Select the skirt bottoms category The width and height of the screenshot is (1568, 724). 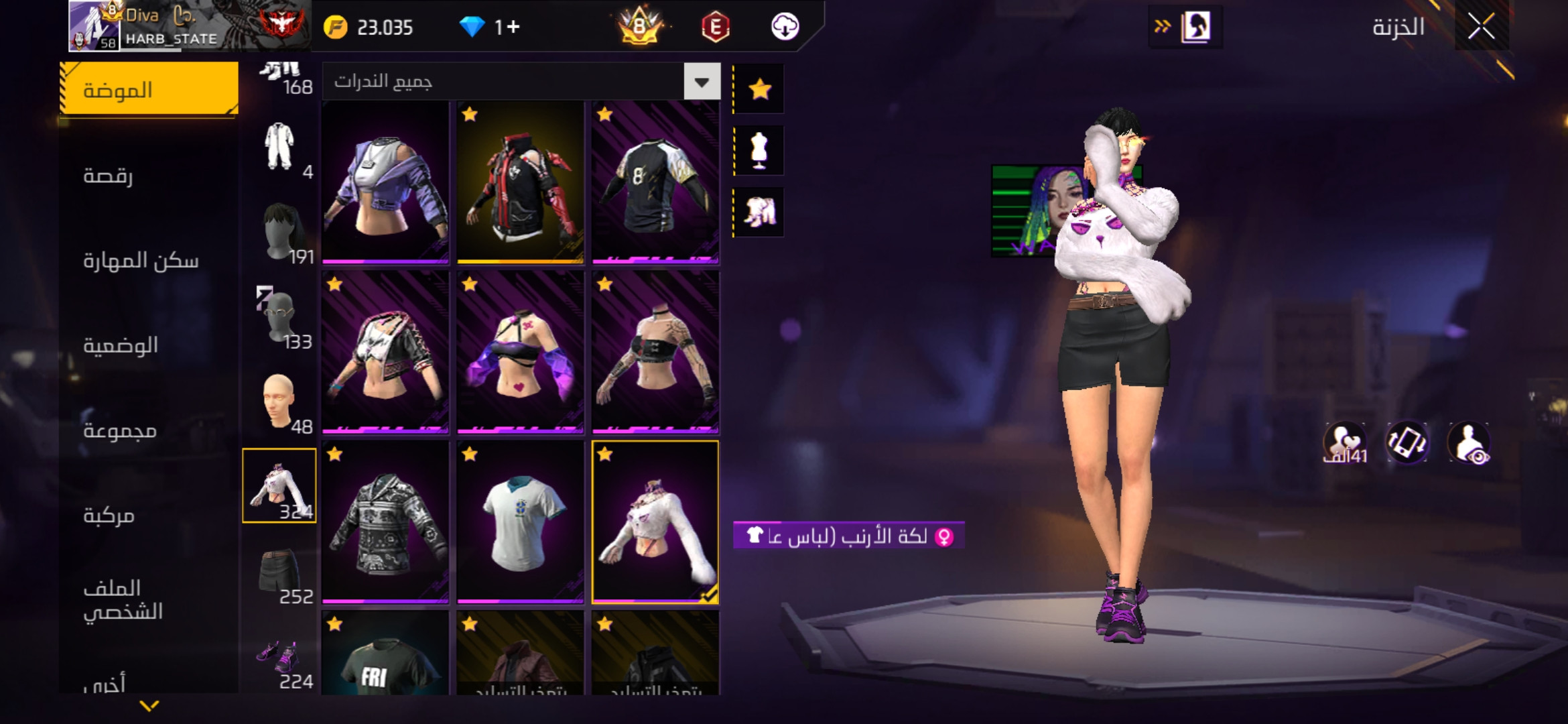279,571
